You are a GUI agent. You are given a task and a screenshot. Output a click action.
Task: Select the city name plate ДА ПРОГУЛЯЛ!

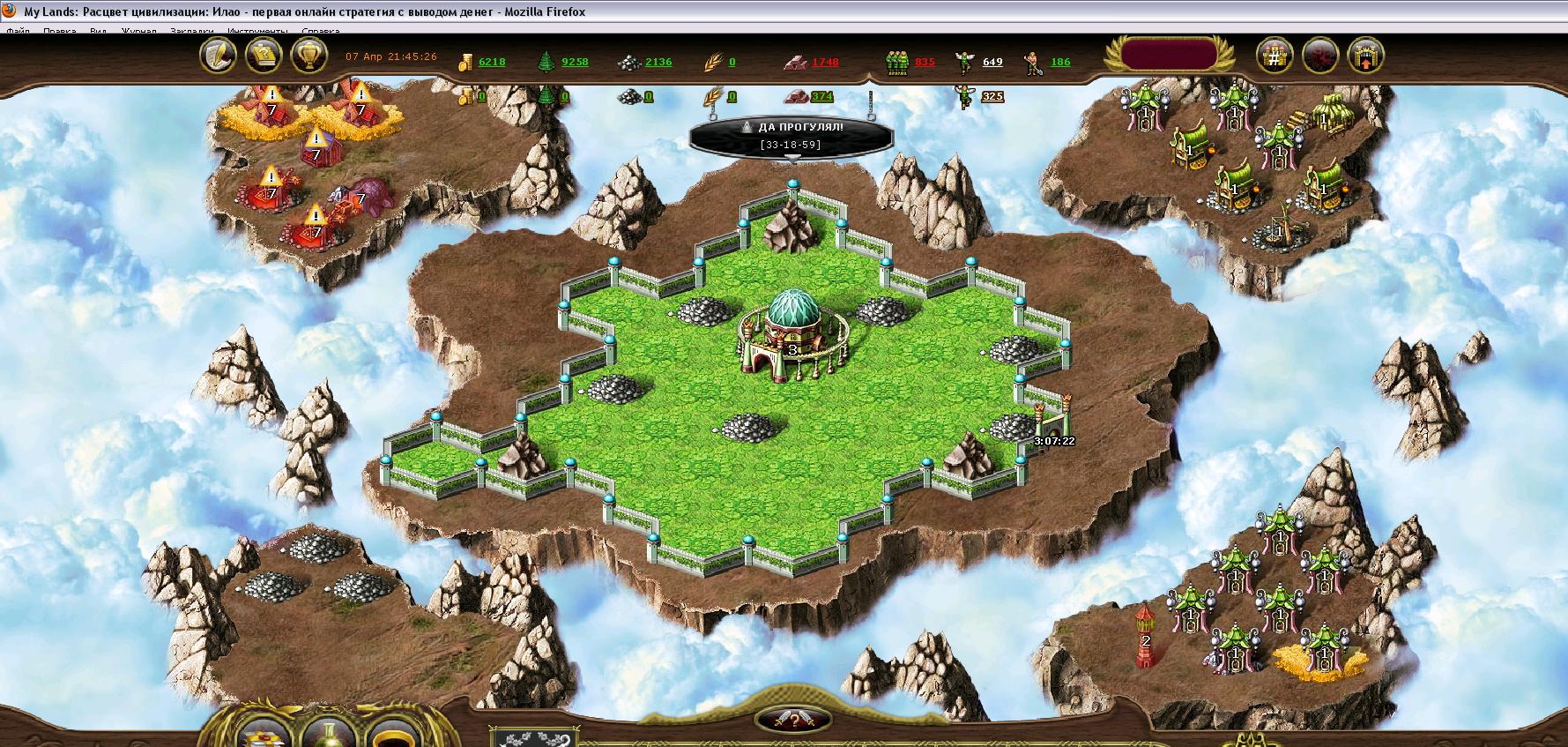coord(791,135)
